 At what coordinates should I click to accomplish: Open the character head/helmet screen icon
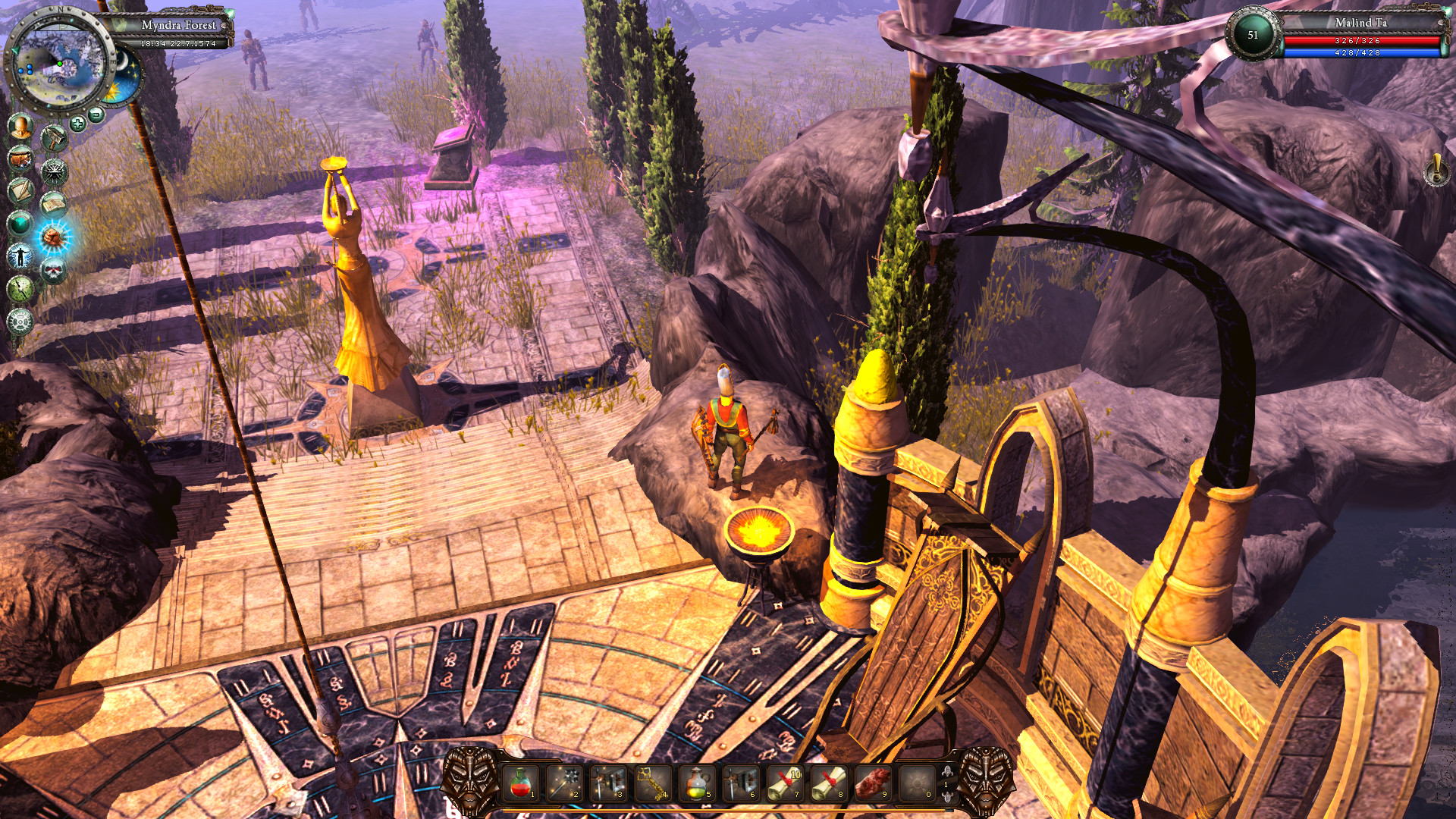[x=20, y=128]
